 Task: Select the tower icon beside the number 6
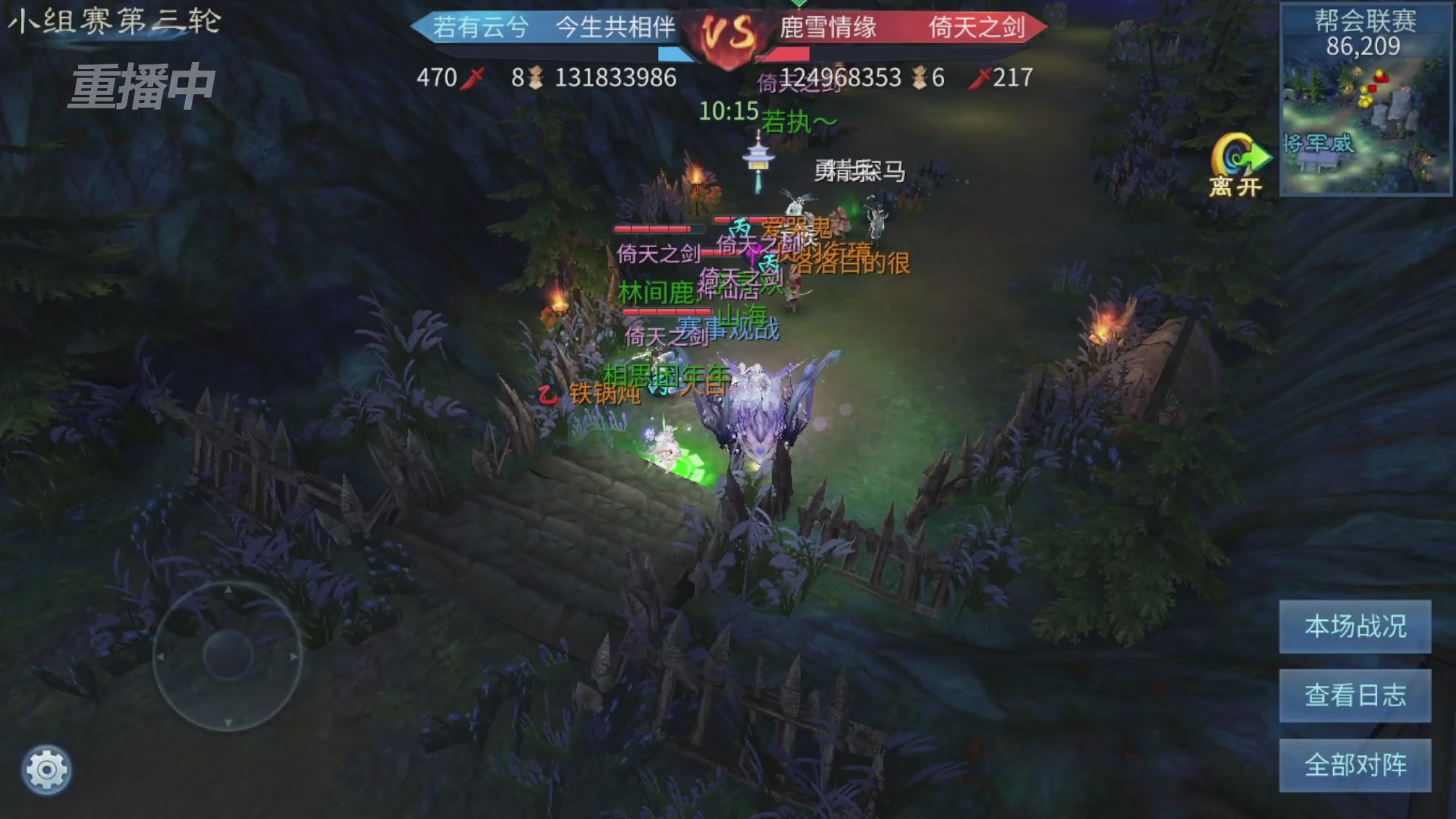click(918, 77)
